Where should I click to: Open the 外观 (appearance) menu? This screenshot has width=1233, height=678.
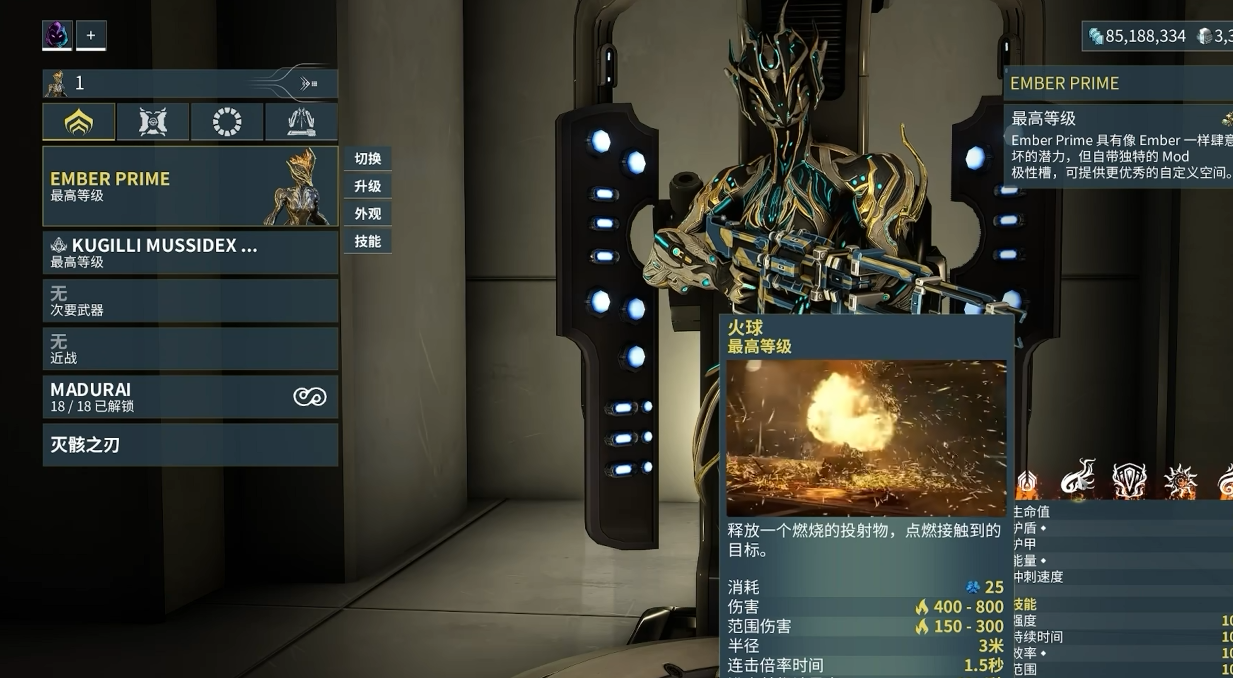pos(368,213)
